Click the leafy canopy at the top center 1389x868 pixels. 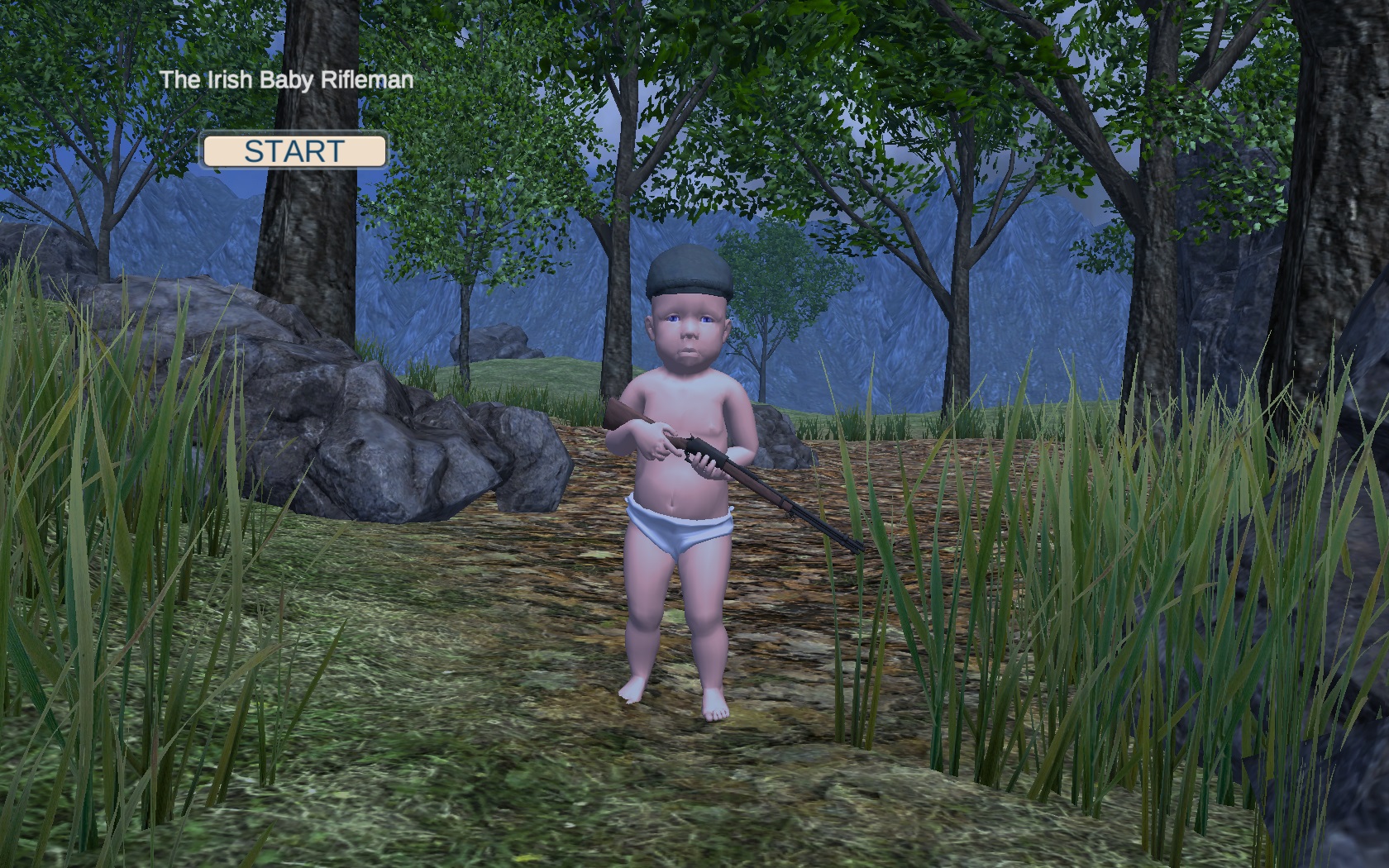[x=744, y=50]
